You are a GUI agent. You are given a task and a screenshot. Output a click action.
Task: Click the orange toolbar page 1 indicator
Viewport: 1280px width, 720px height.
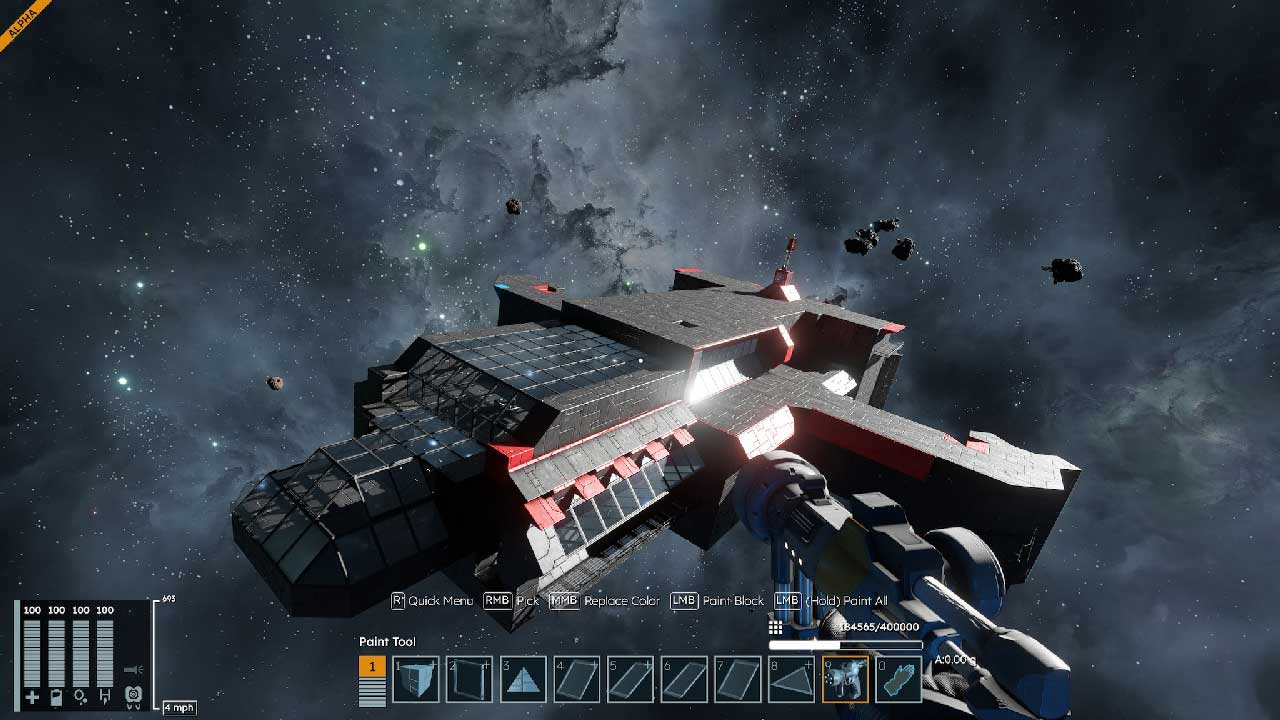pyautogui.click(x=372, y=667)
